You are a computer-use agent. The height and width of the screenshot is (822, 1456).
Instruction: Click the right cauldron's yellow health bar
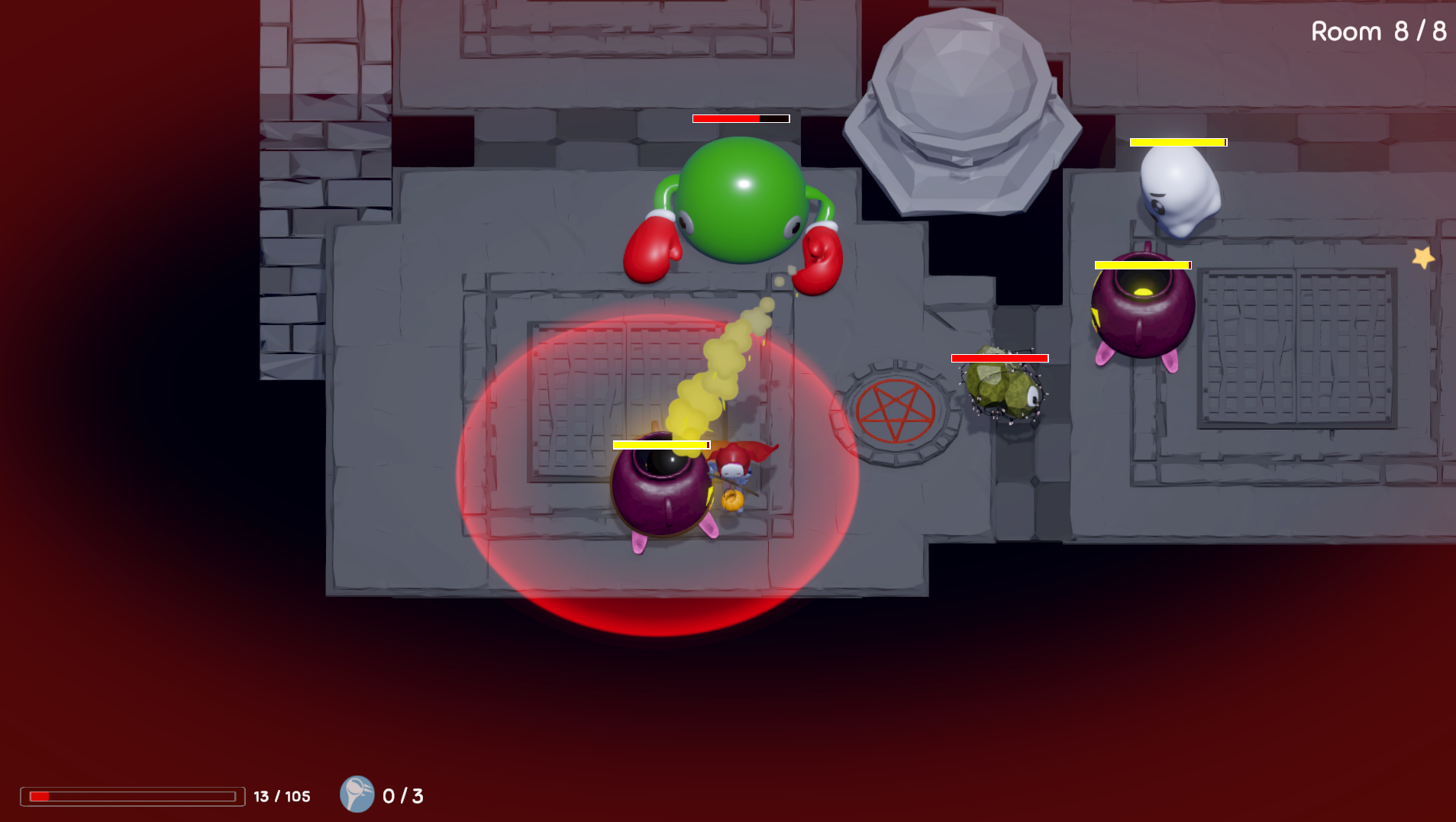tap(1143, 264)
